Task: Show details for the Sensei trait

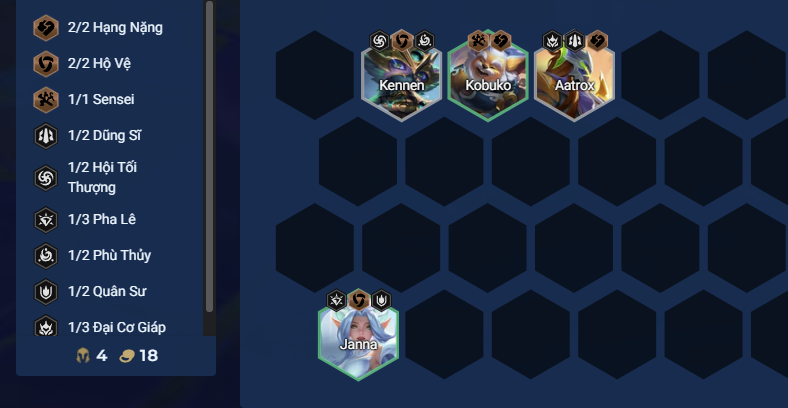Action: tap(100, 100)
